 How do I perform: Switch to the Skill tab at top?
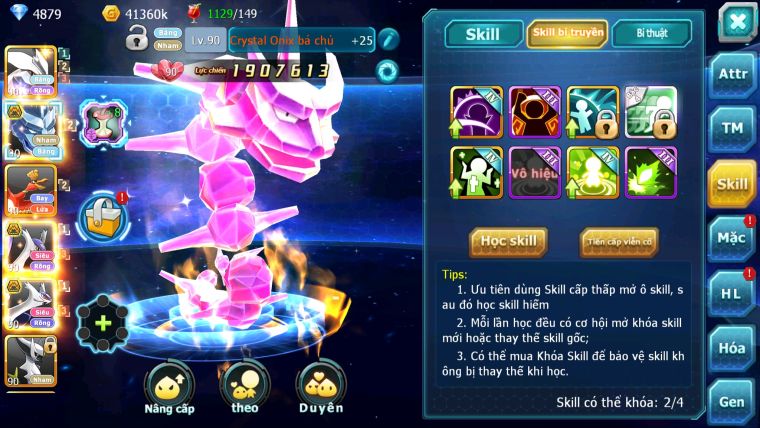pos(482,33)
